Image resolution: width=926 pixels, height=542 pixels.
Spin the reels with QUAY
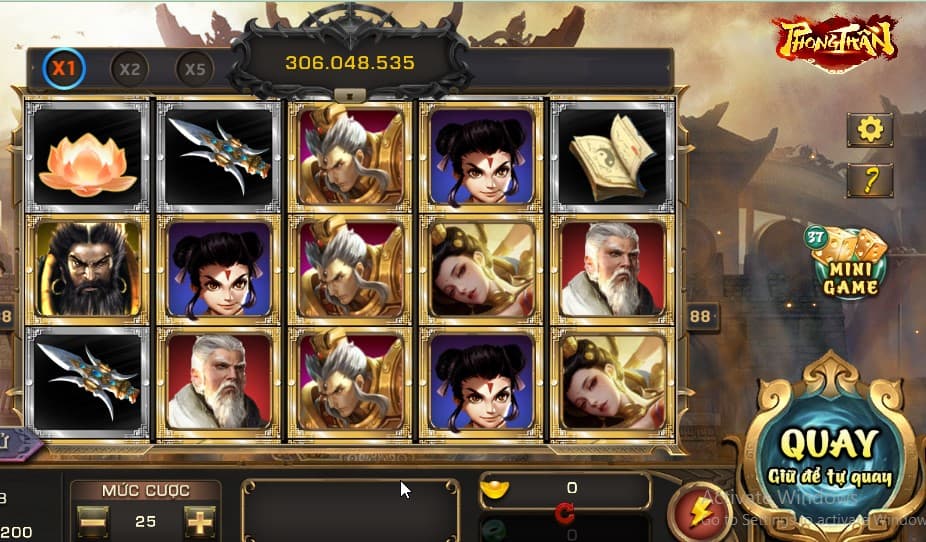coord(829,453)
